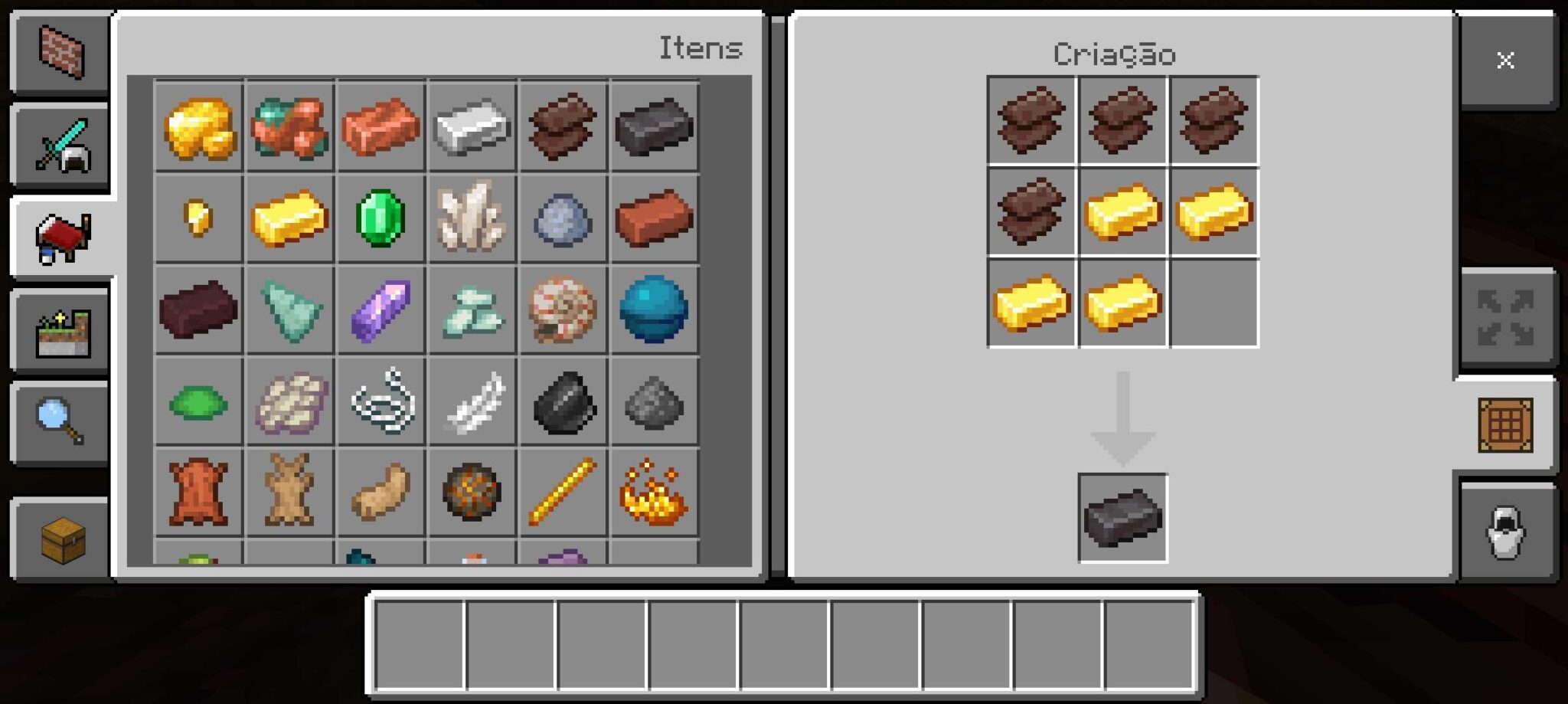Select the white feather item
The image size is (1568, 704).
(x=472, y=404)
